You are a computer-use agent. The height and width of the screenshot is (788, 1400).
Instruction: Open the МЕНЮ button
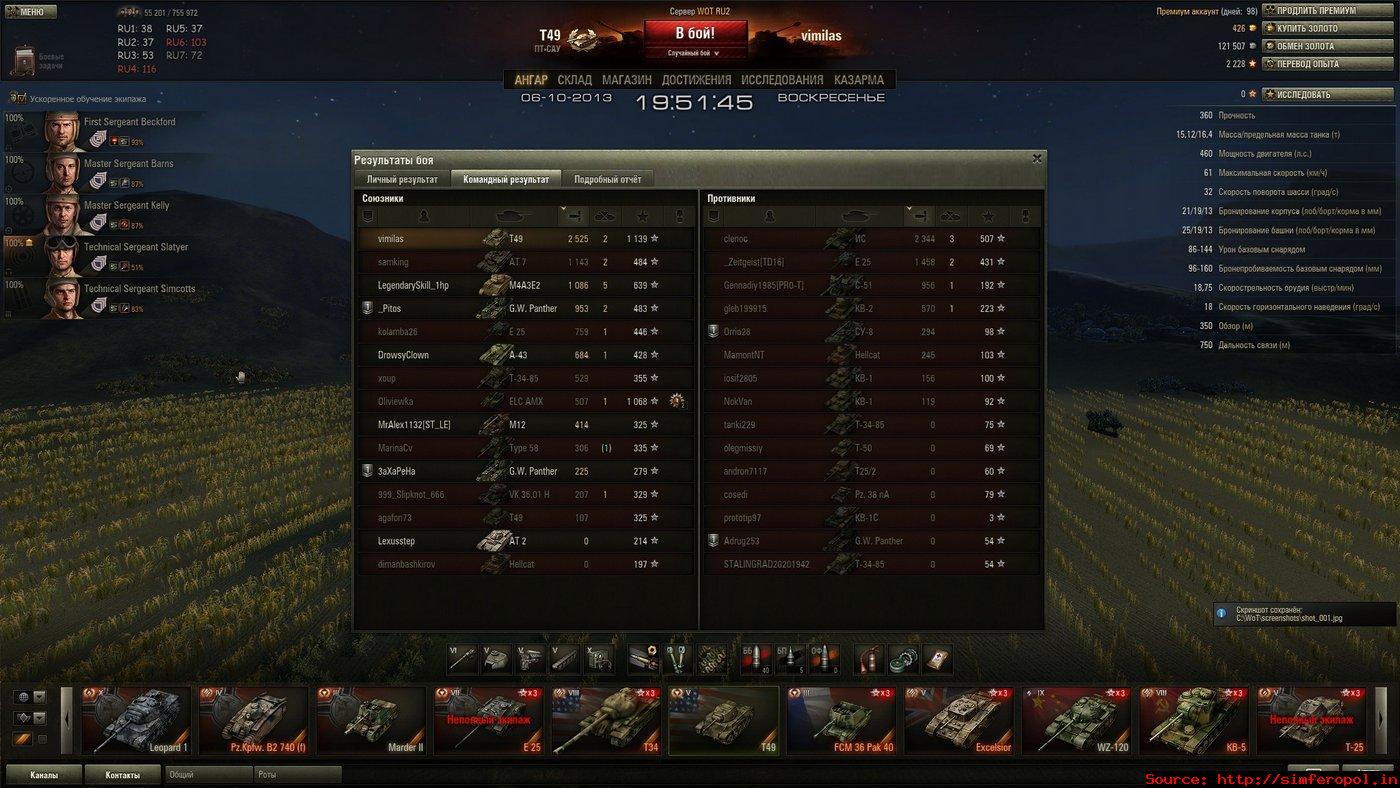point(30,12)
